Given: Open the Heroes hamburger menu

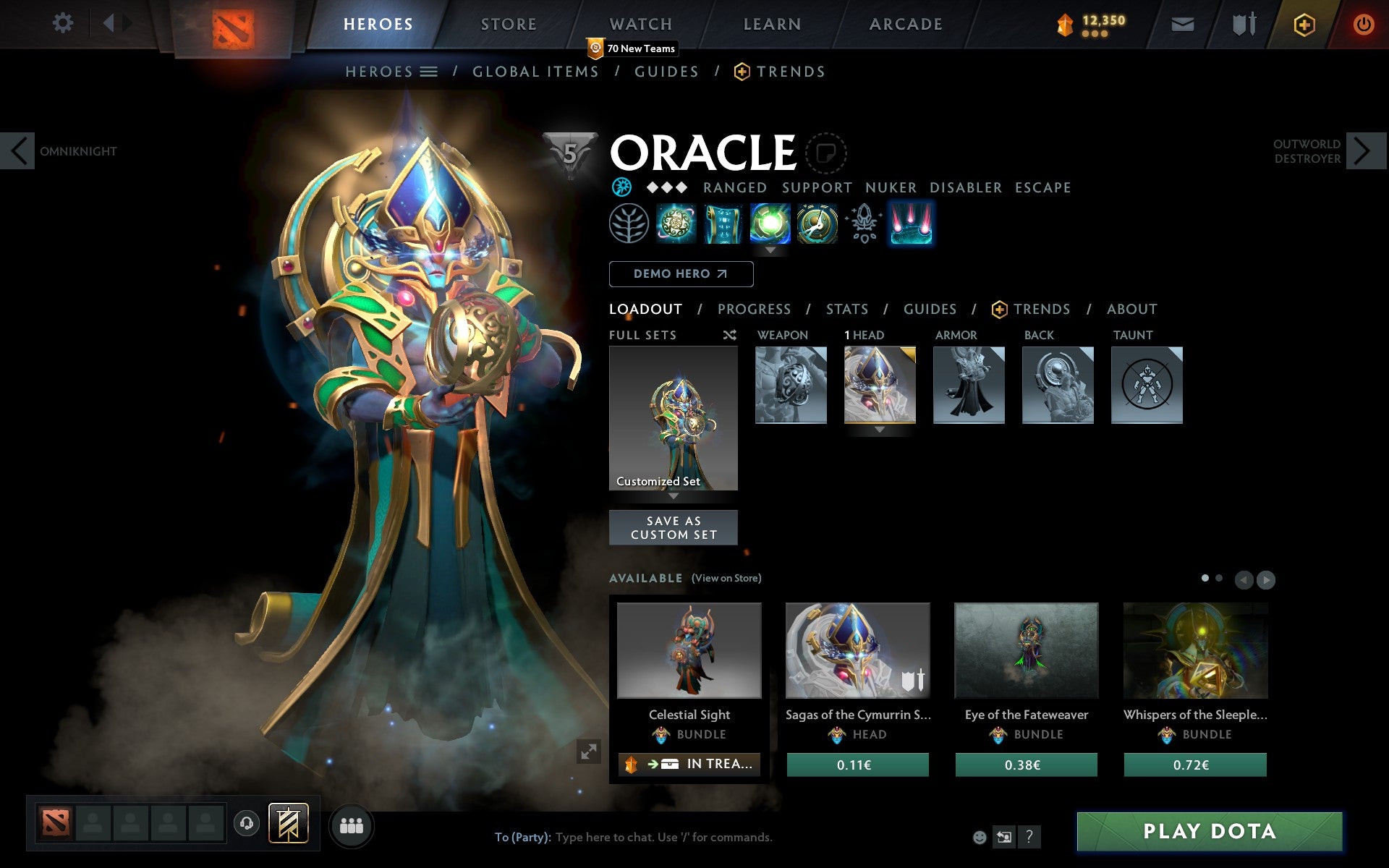Looking at the screenshot, I should tap(430, 71).
